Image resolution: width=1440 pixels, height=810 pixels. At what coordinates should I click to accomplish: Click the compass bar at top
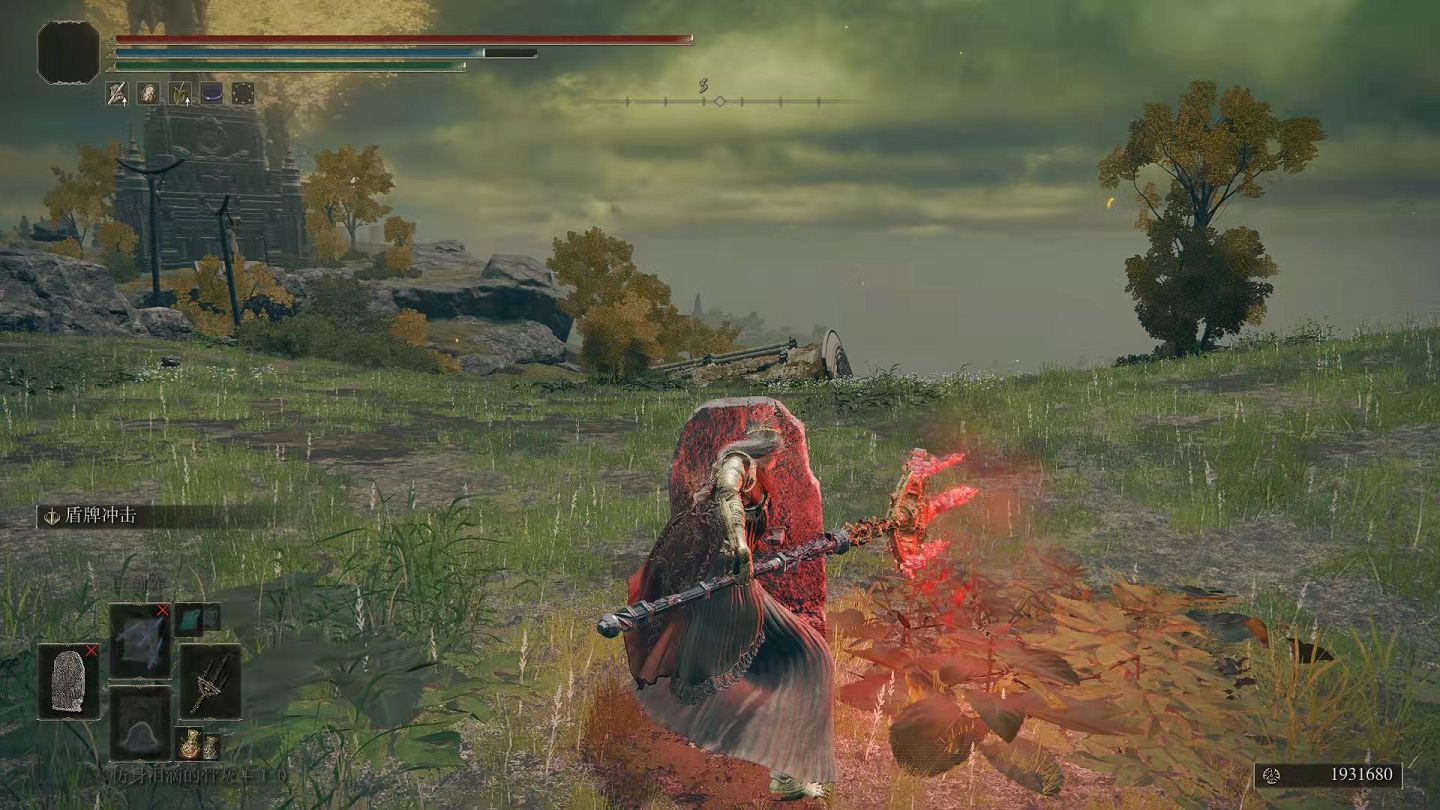click(718, 101)
